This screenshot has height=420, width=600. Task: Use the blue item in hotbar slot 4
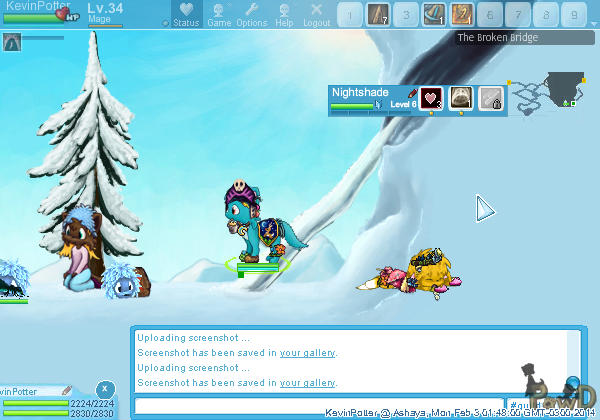point(433,15)
